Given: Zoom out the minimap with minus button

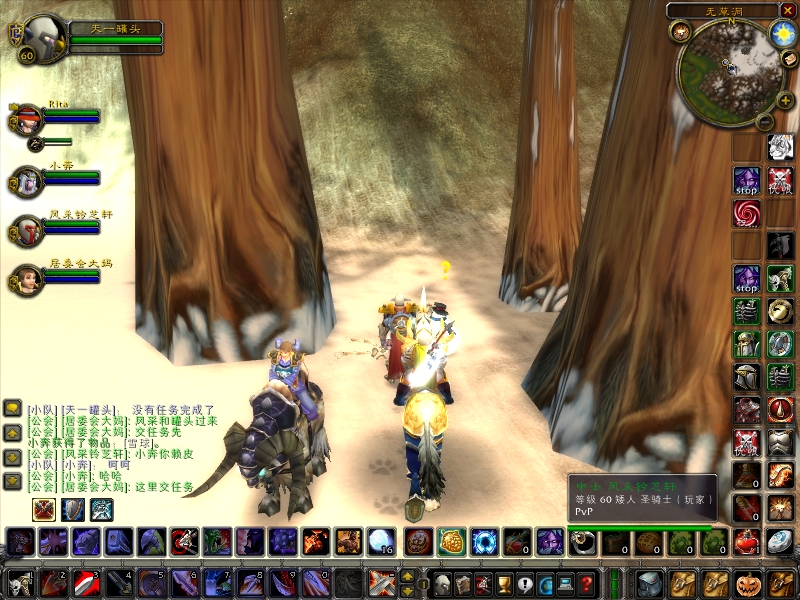Looking at the screenshot, I should point(763,121).
